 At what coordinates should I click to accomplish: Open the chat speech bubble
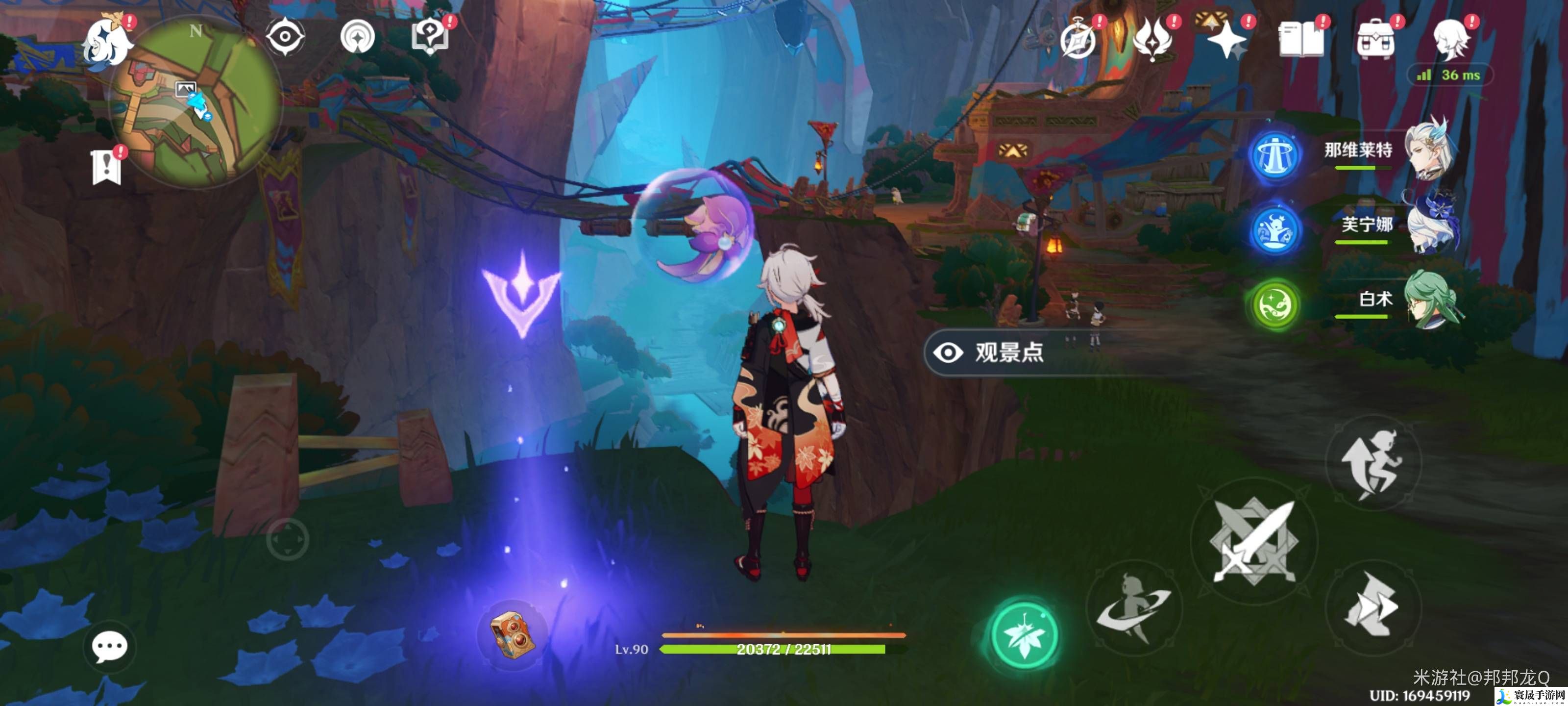pos(110,646)
